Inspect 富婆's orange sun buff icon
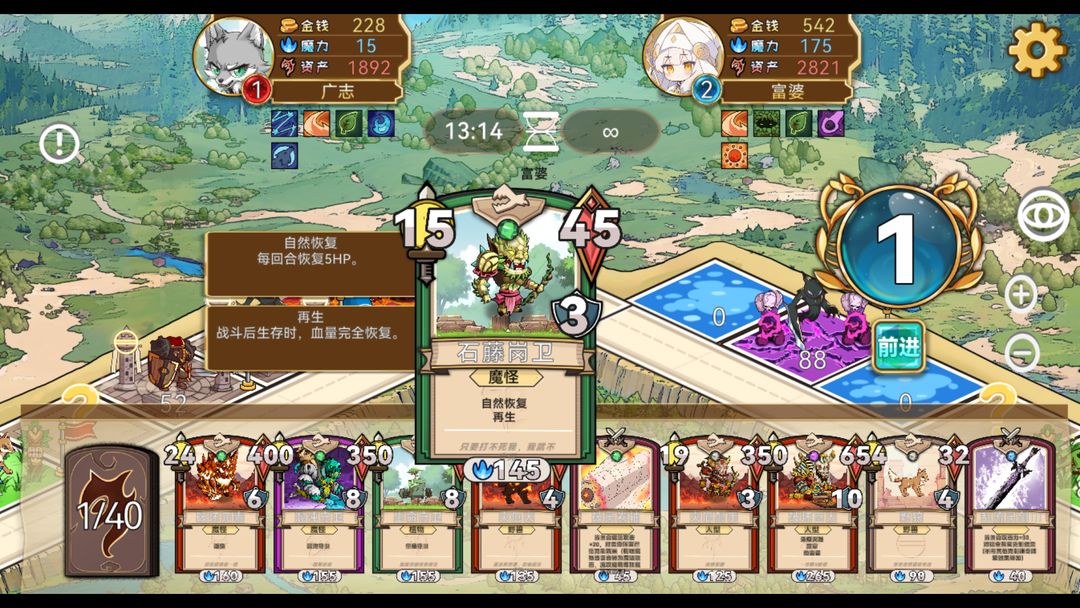Viewport: 1080px width, 608px height. pyautogui.click(x=735, y=155)
